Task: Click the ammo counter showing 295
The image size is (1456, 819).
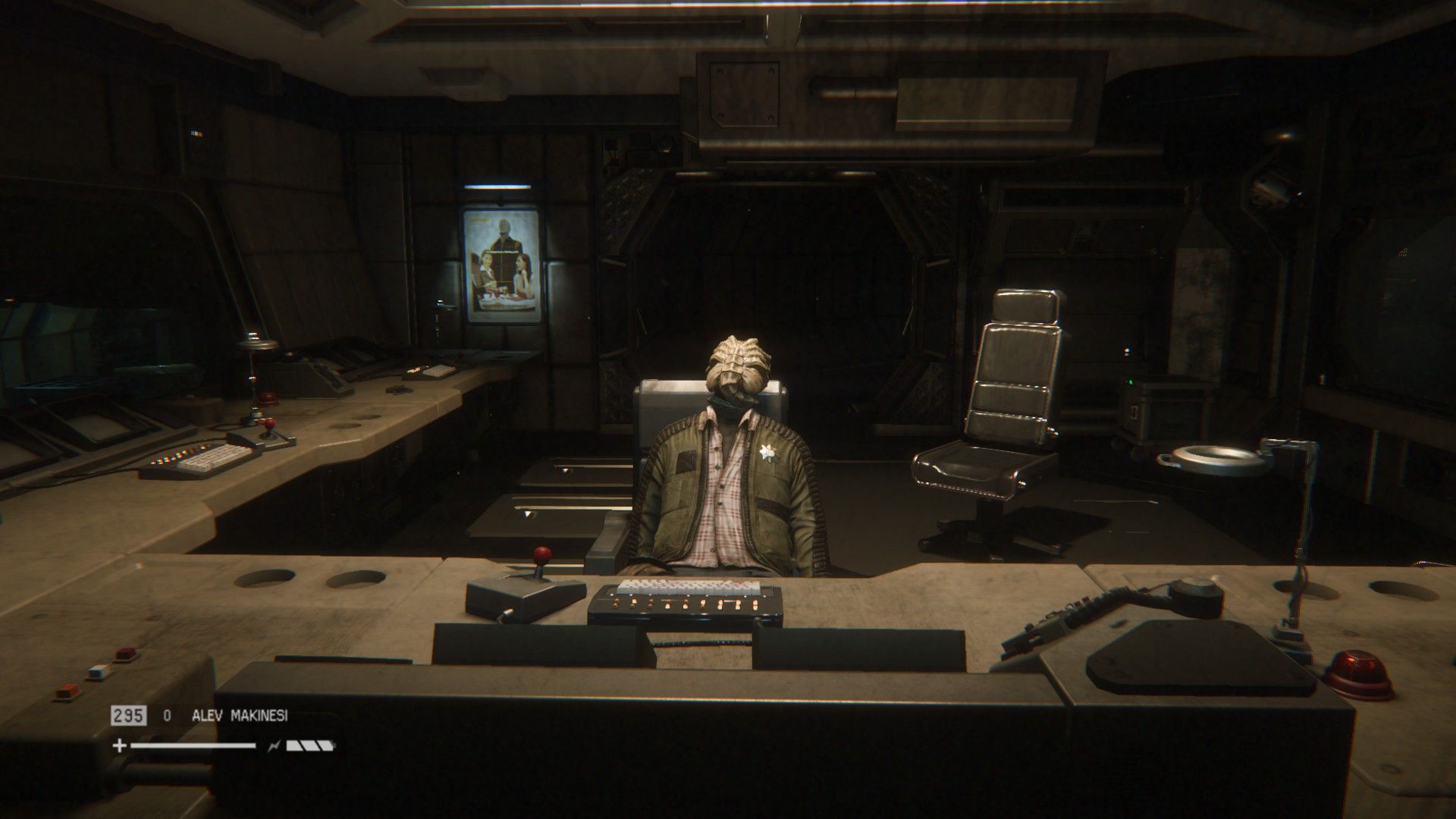Action: [x=129, y=716]
